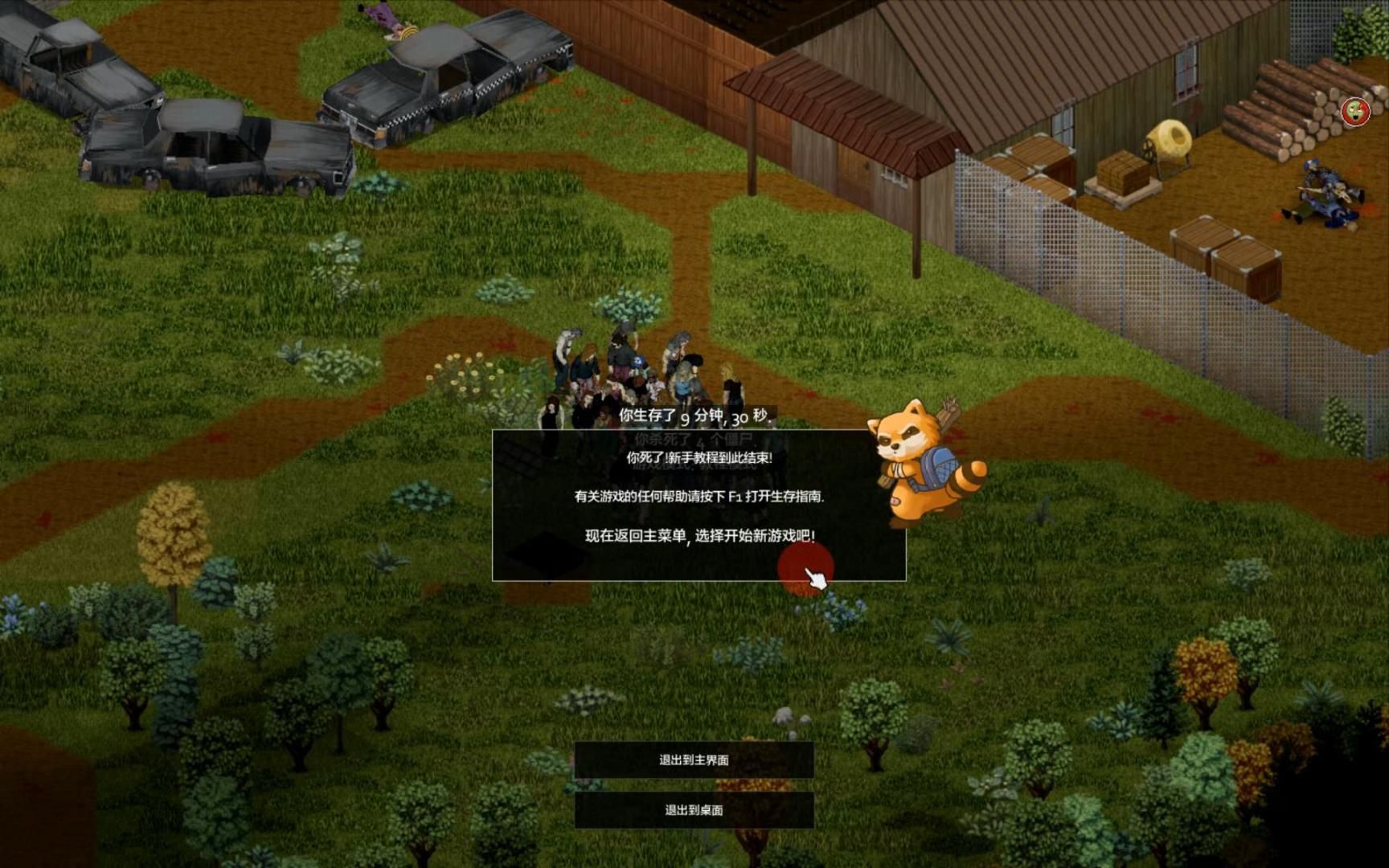
Task: Click the zombie face indicator icon
Action: tap(1355, 113)
